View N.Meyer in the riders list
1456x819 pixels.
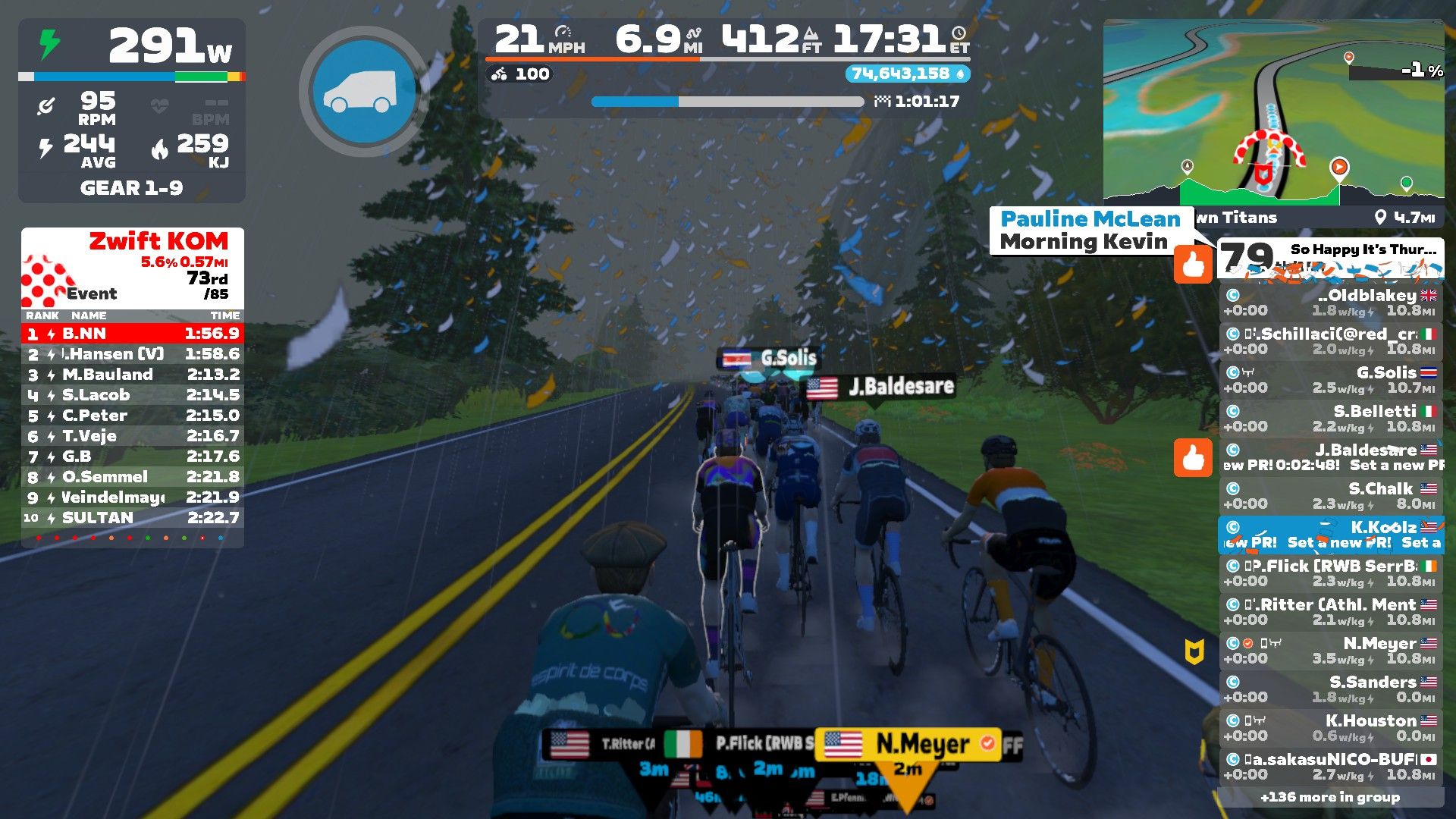1331,650
